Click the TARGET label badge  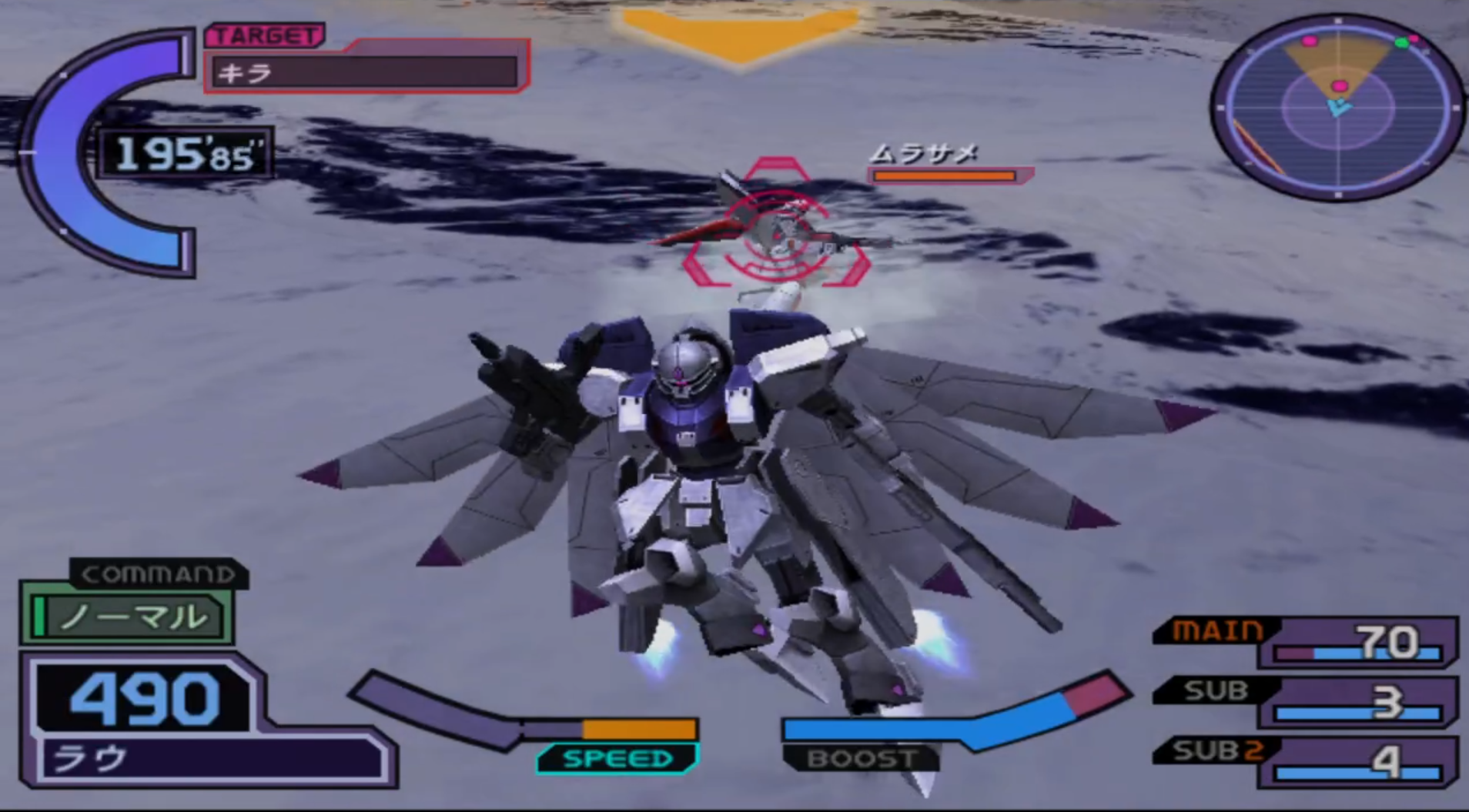266,36
